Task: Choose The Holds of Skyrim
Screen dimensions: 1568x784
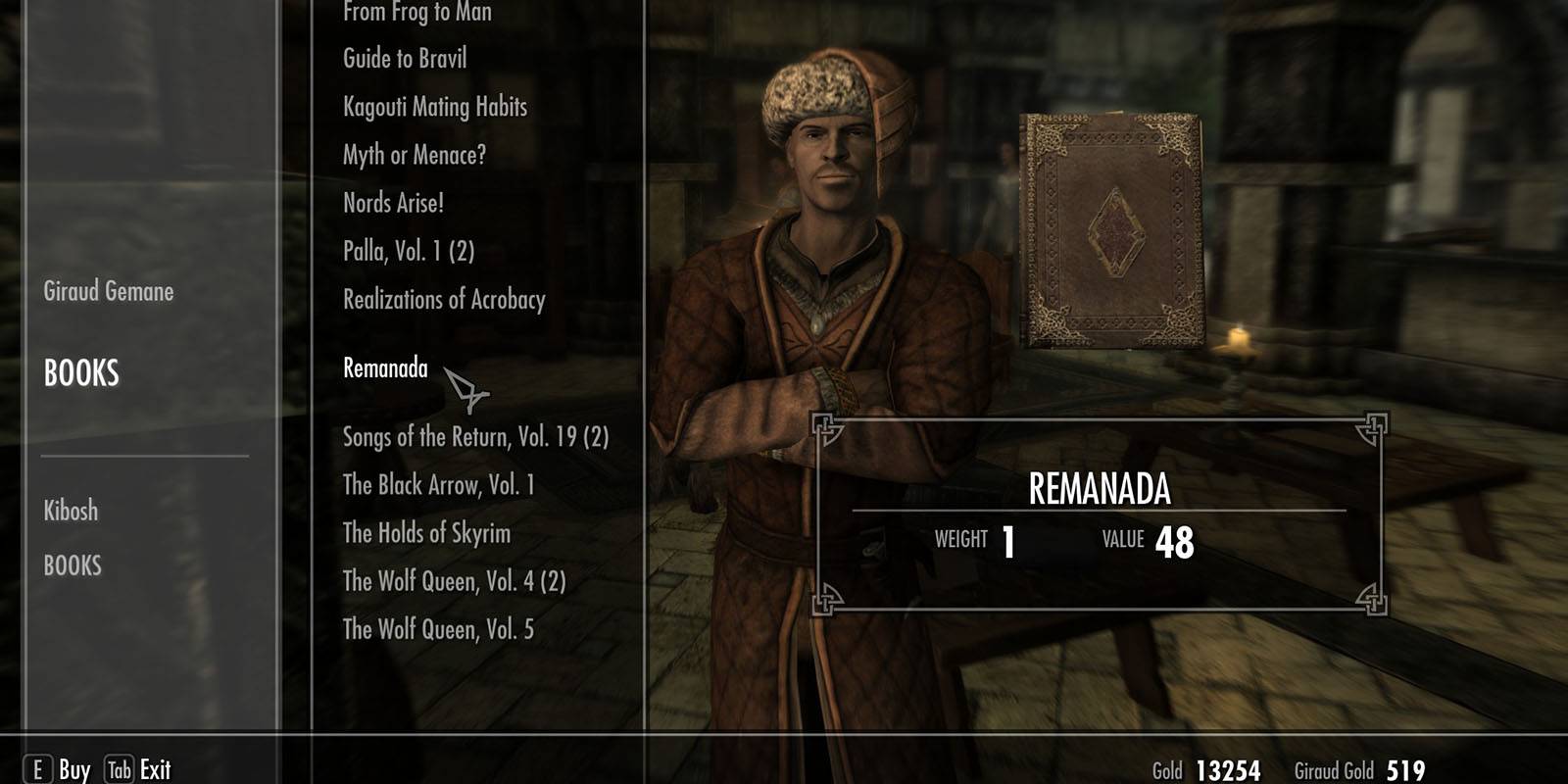Action: pos(426,534)
